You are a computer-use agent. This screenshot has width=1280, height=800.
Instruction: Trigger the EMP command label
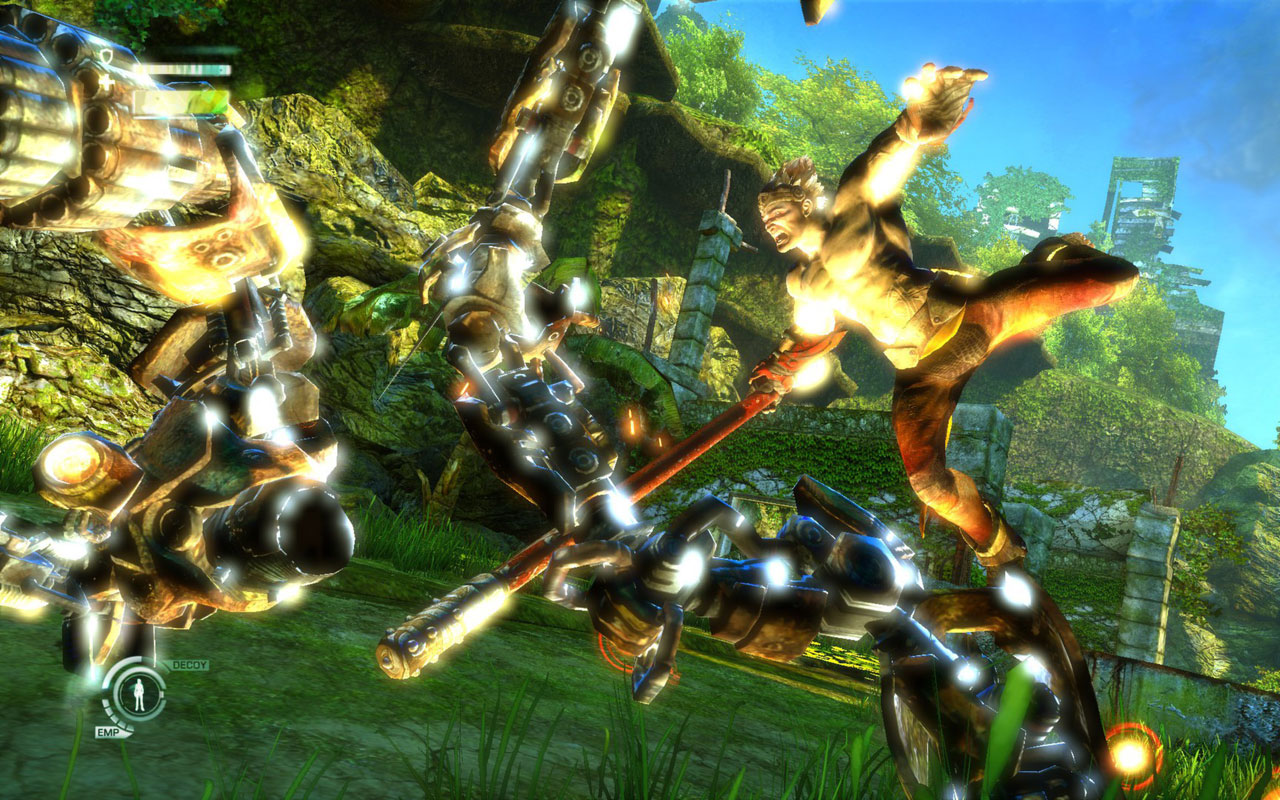[109, 732]
